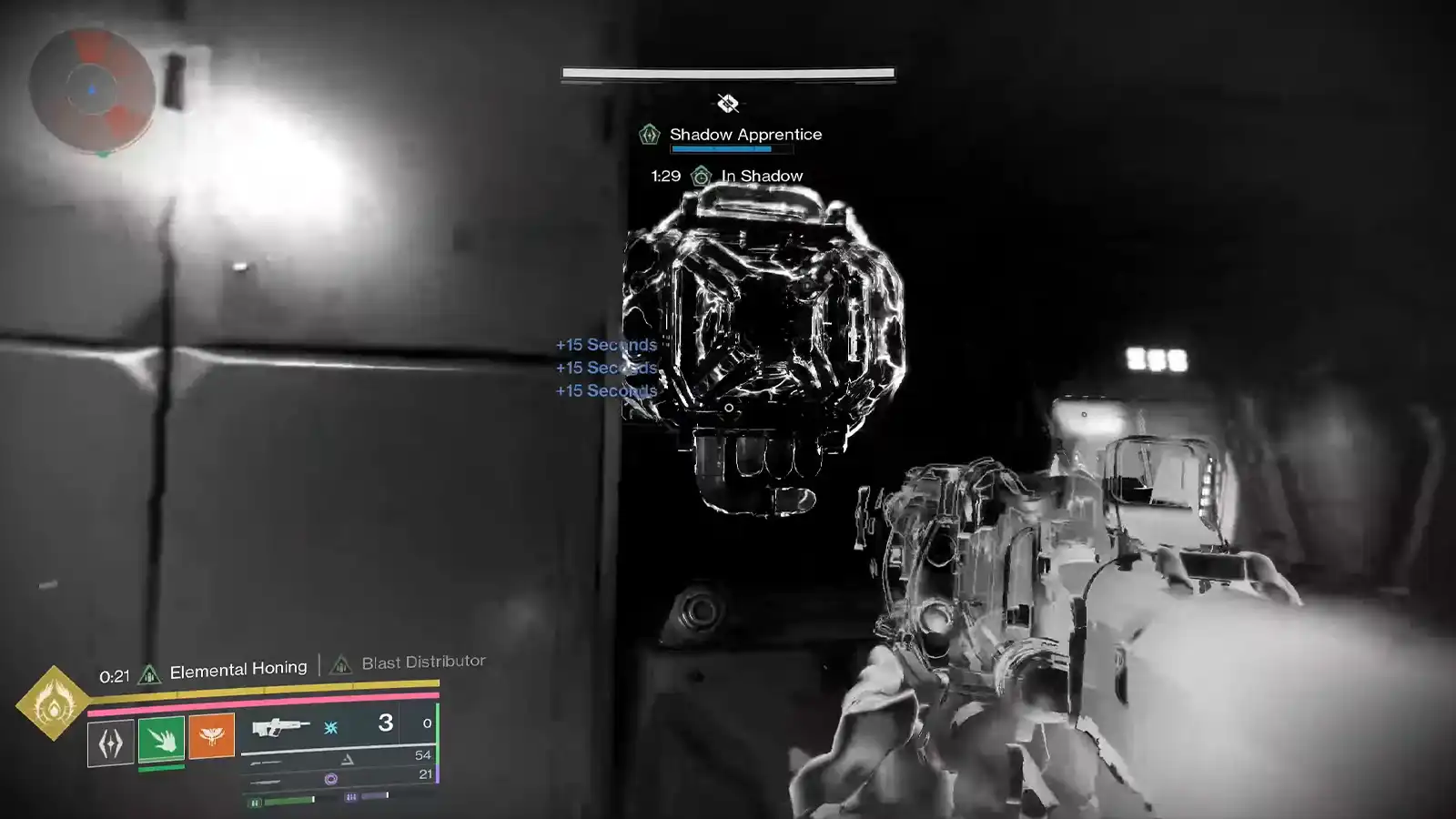
Task: Click the golden Super ability icon
Action: [50, 706]
